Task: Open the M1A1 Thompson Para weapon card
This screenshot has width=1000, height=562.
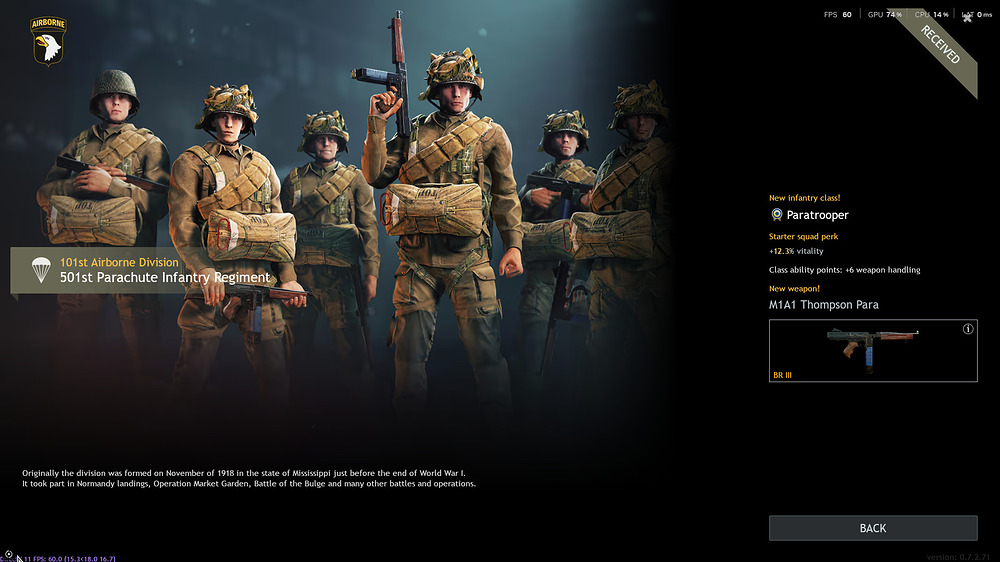Action: point(872,351)
